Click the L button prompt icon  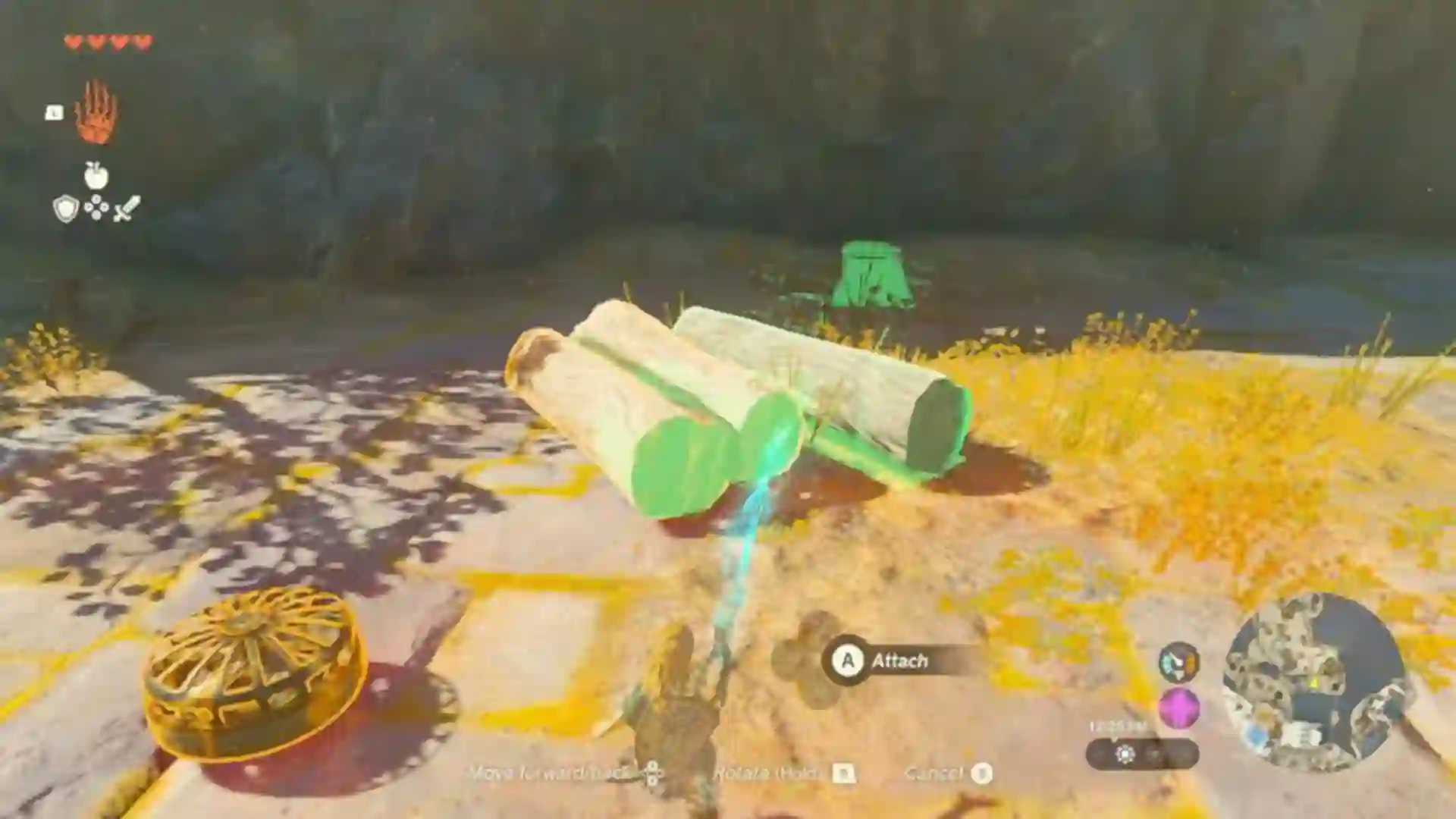tap(54, 112)
